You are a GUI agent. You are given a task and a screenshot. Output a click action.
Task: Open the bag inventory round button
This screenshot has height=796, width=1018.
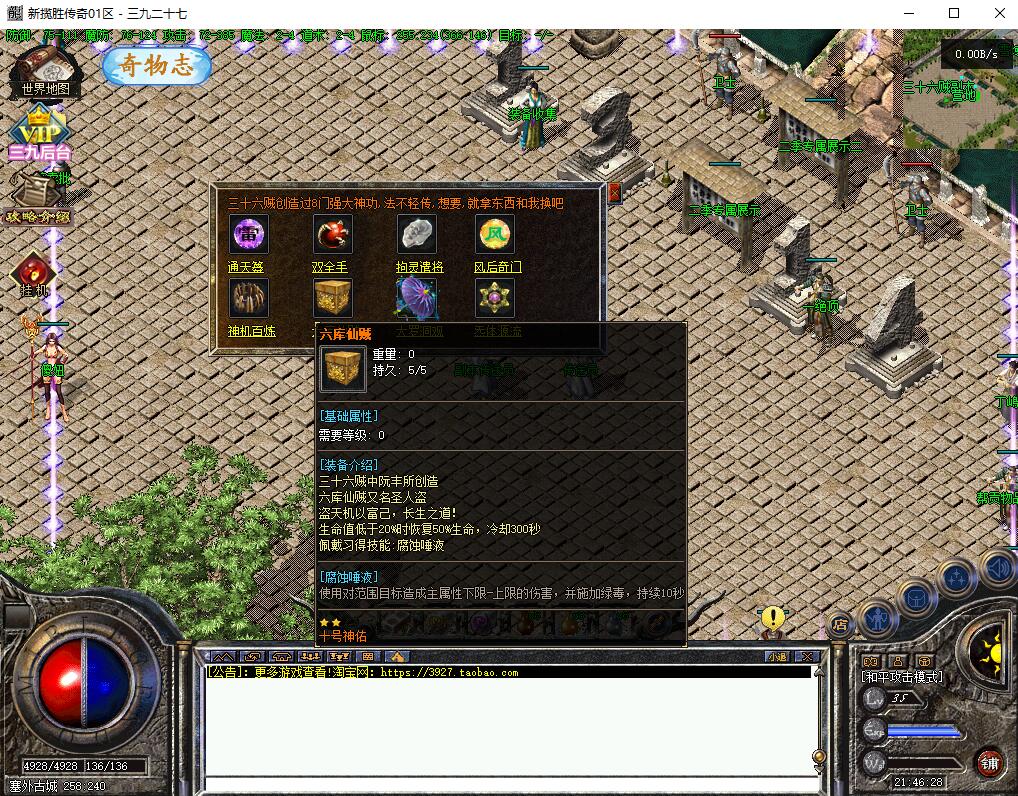pyautogui.click(x=916, y=597)
